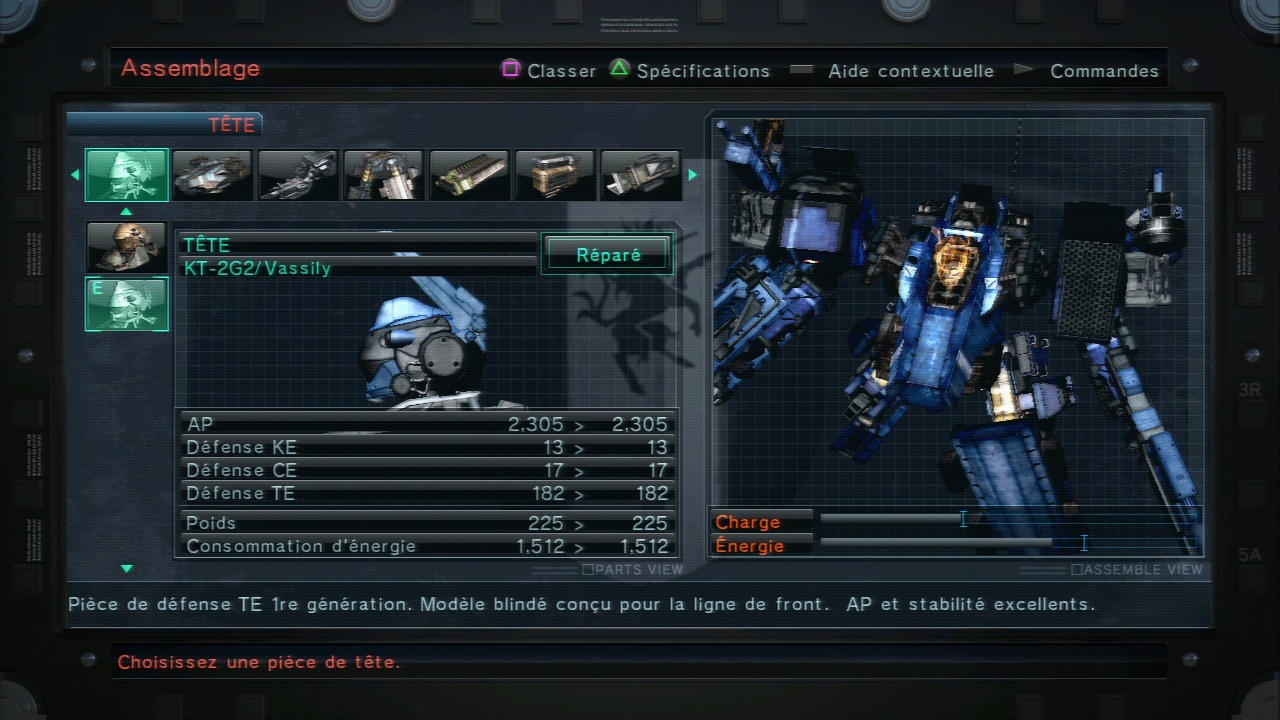Choose the equipped KT-2G2/Vassily head thumbnail
Screen dimensions: 1280x720
click(x=127, y=304)
